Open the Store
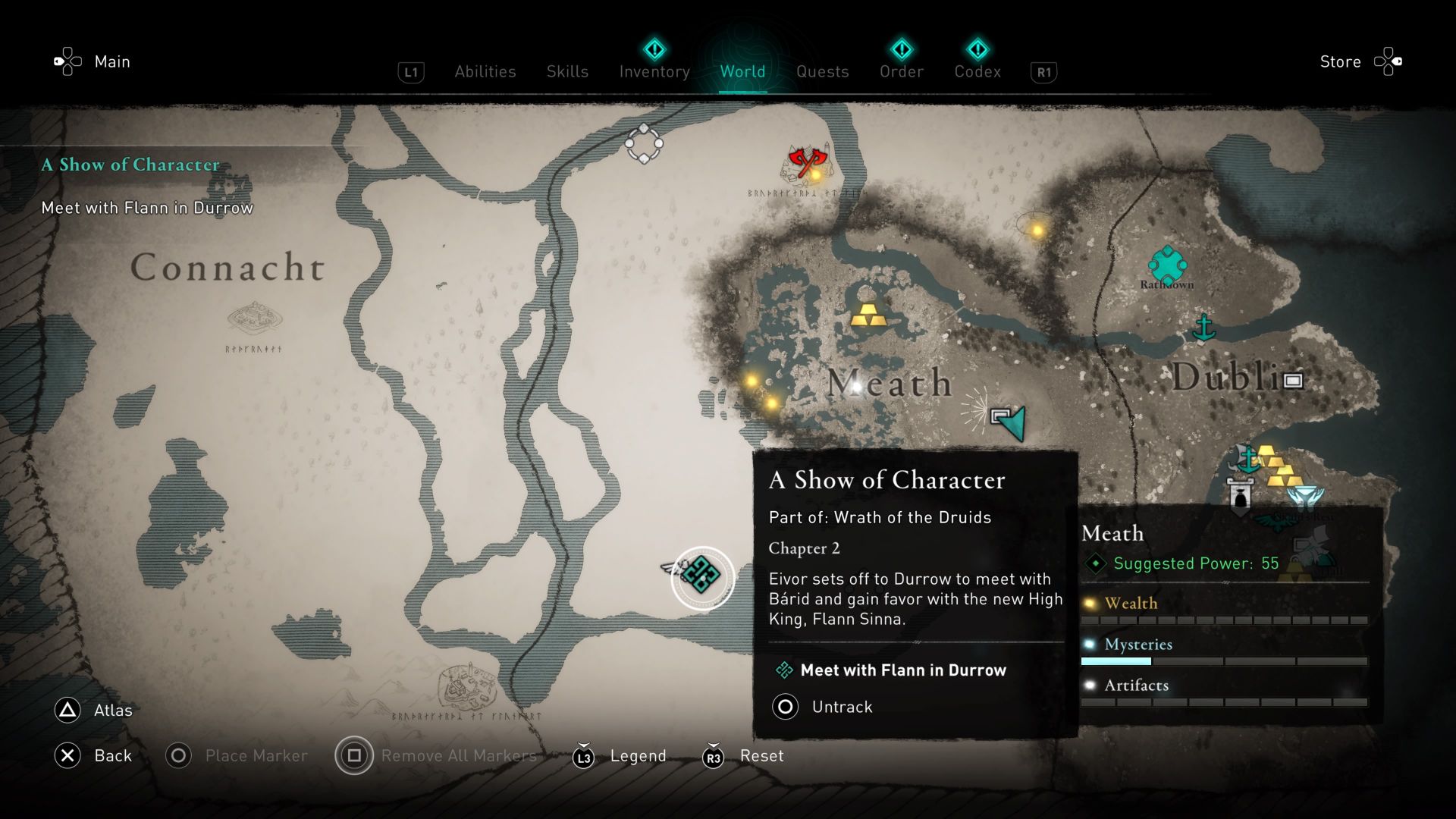 coord(1340,61)
